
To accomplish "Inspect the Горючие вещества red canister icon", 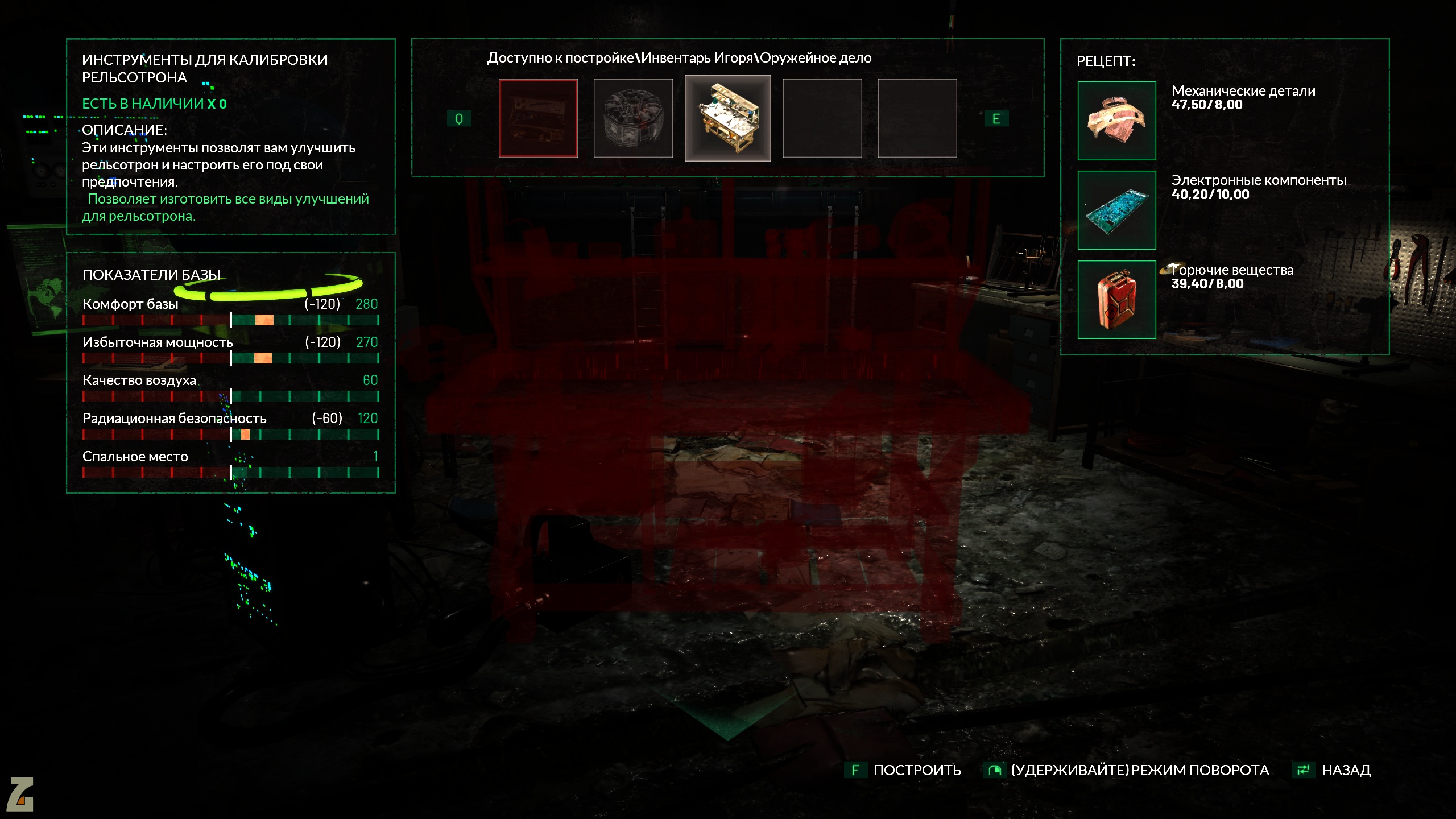I will [1116, 300].
